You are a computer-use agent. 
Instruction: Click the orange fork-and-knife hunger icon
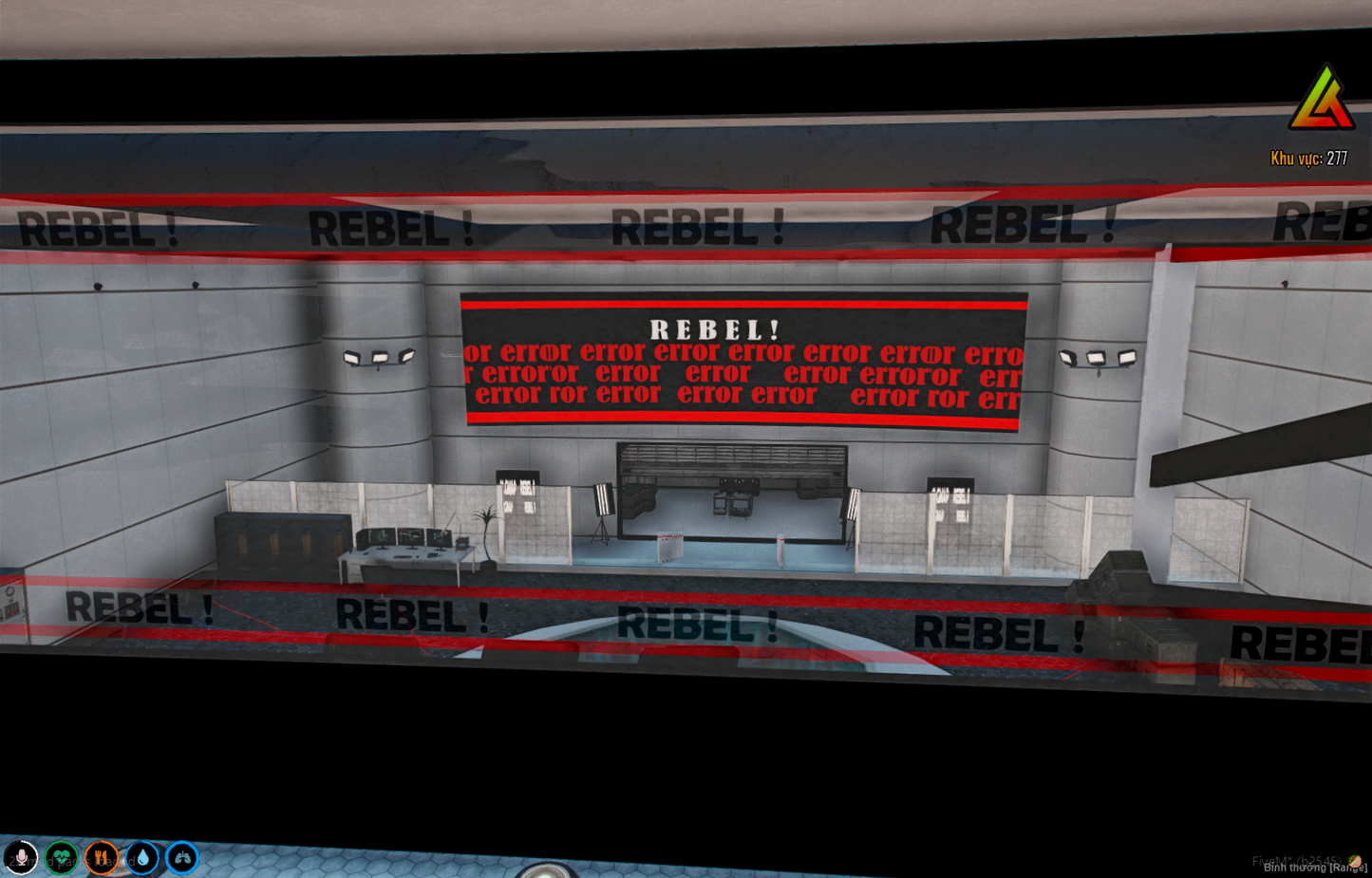(100, 859)
